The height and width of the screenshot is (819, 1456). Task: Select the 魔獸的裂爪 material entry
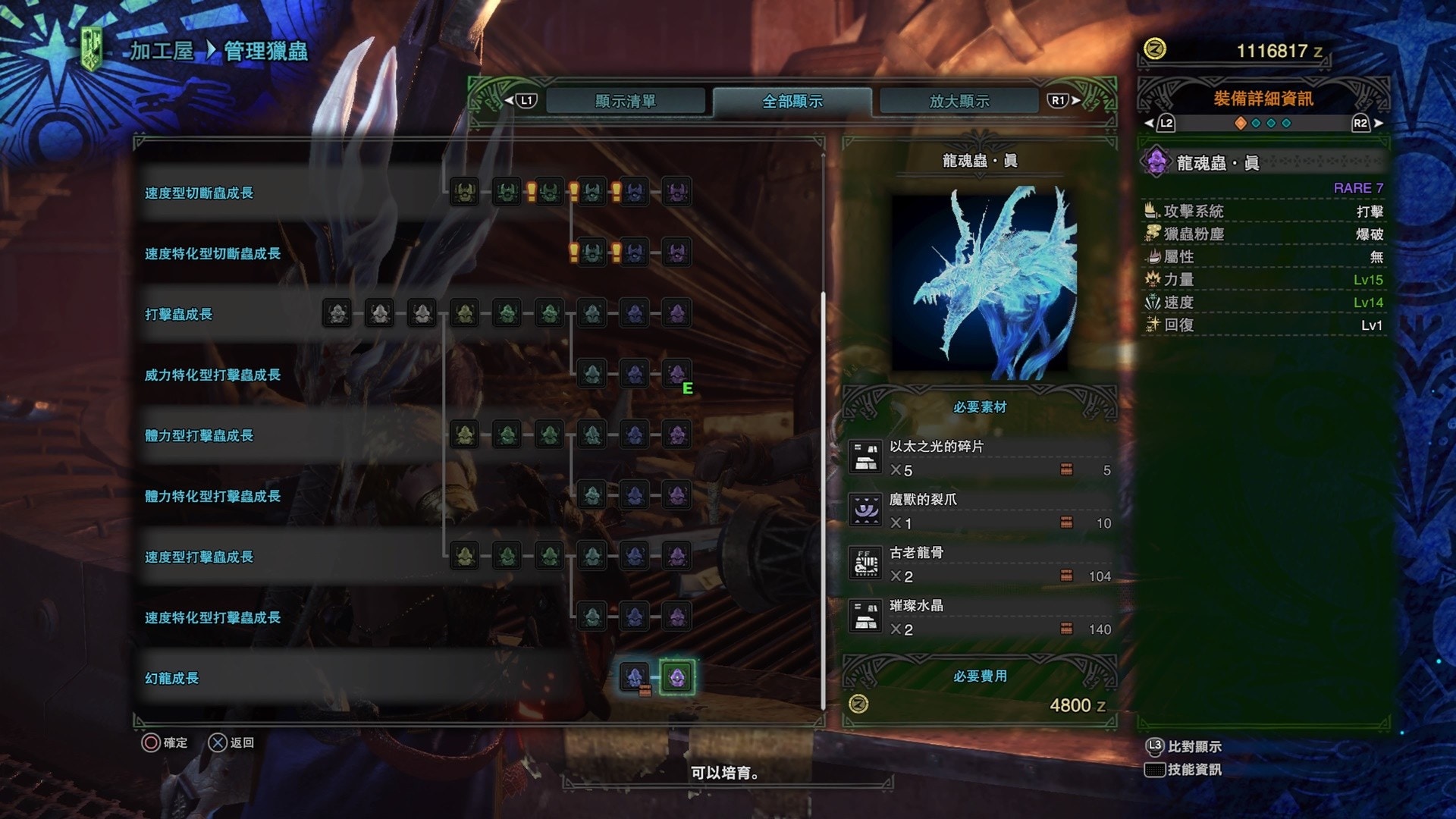tap(980, 511)
